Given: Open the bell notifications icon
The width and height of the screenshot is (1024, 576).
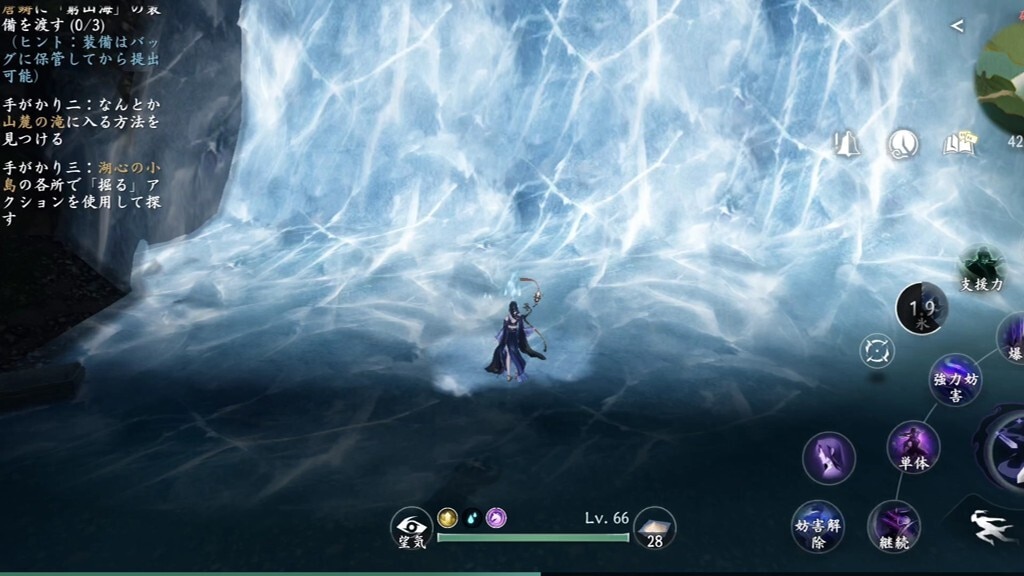Looking at the screenshot, I should point(848,145).
